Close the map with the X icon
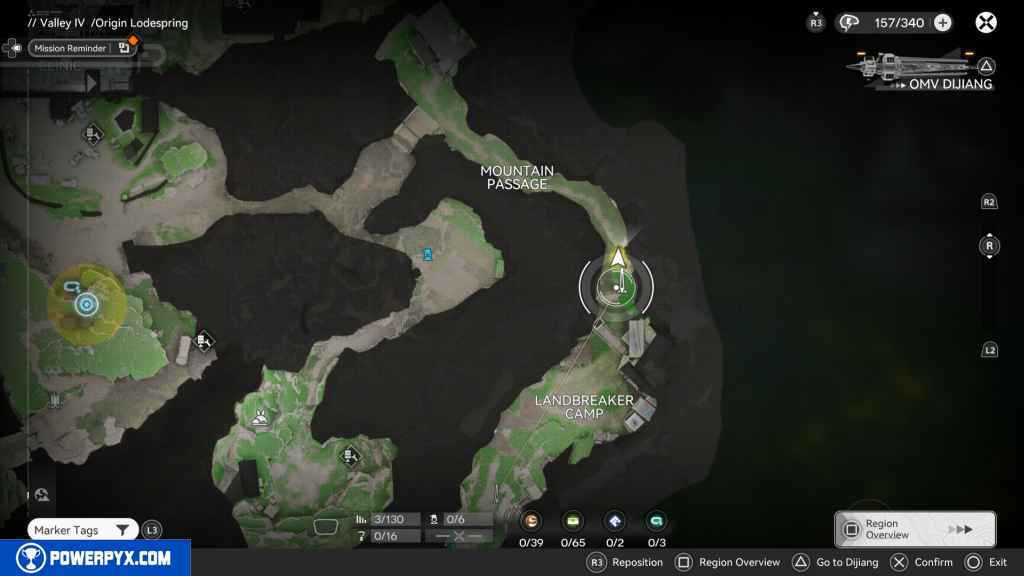The height and width of the screenshot is (576, 1024). [986, 23]
